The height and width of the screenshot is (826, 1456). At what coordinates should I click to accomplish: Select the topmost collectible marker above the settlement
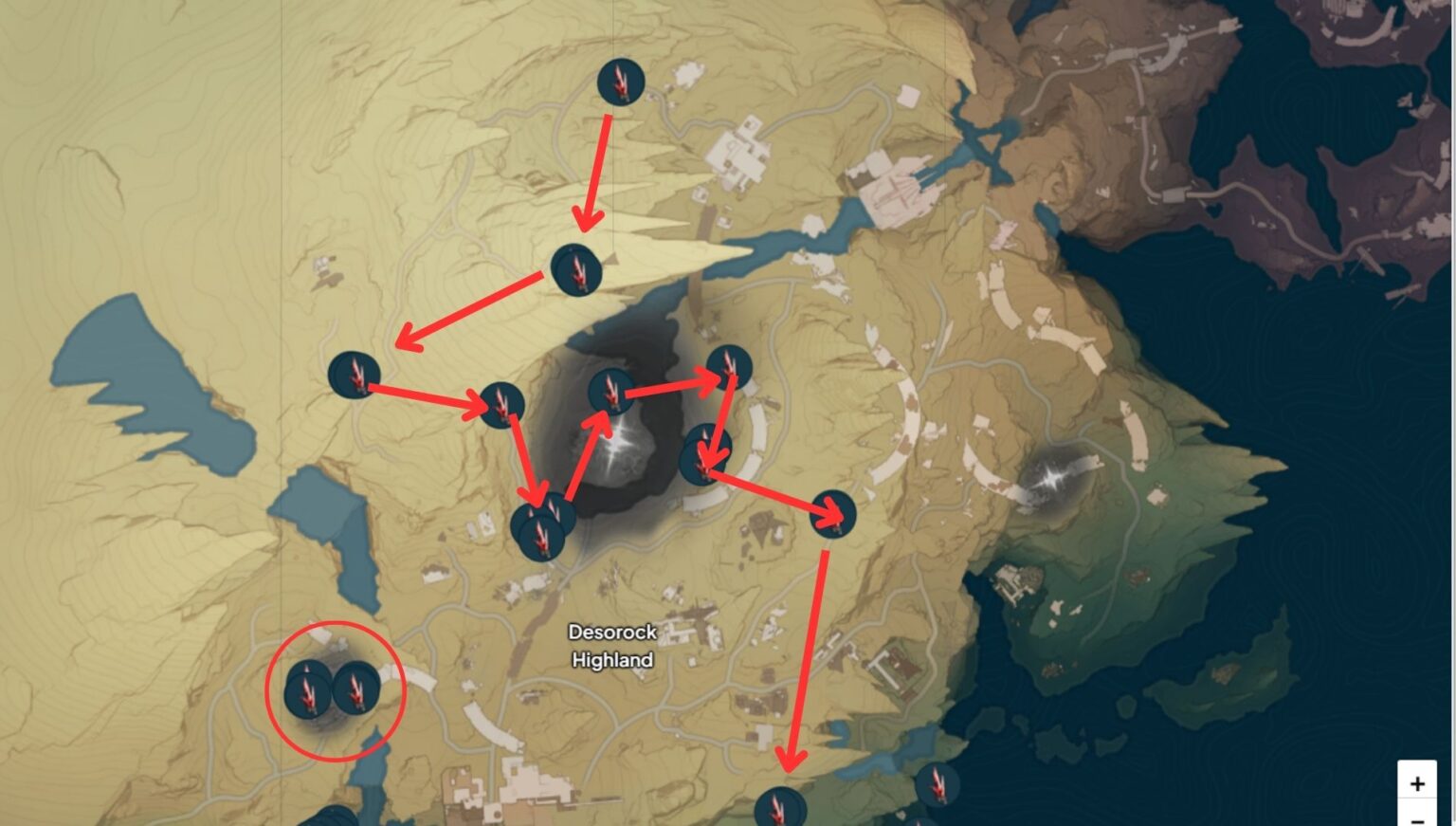(620, 83)
